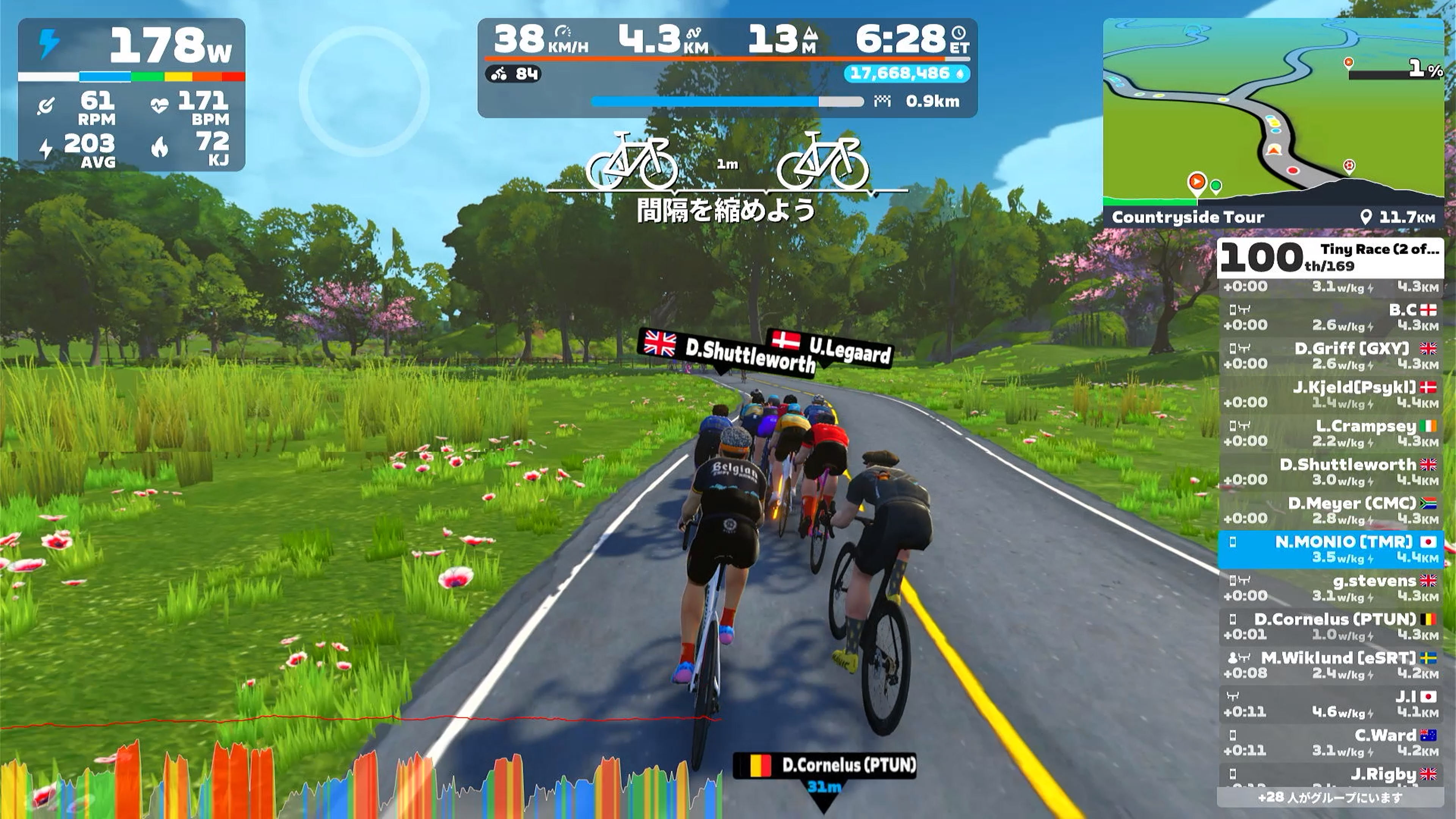Viewport: 1456px width, 819px height.
Task: Choose D.Griff (GXY) rider row
Action: [x=1330, y=356]
